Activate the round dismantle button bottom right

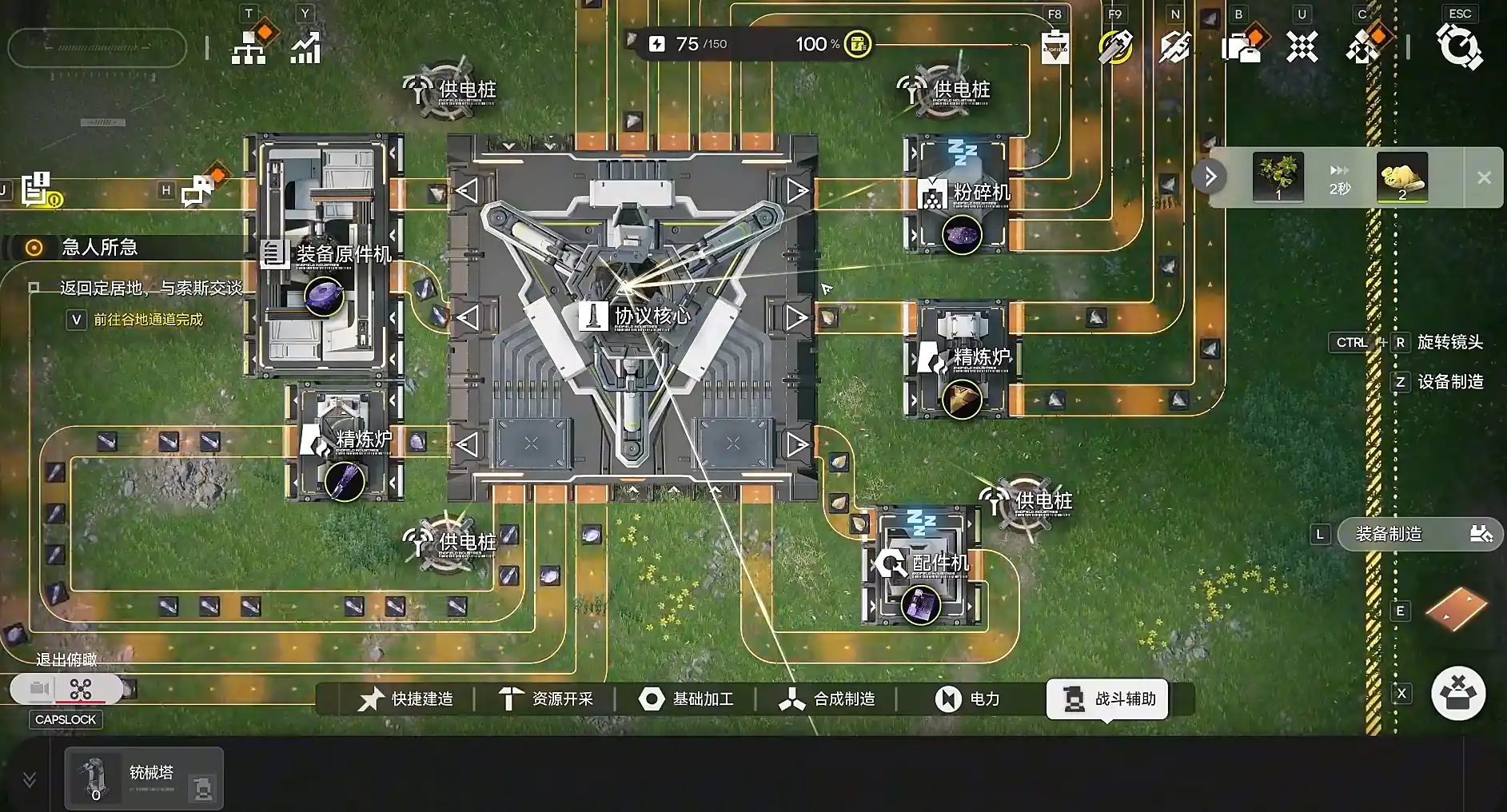(x=1458, y=693)
